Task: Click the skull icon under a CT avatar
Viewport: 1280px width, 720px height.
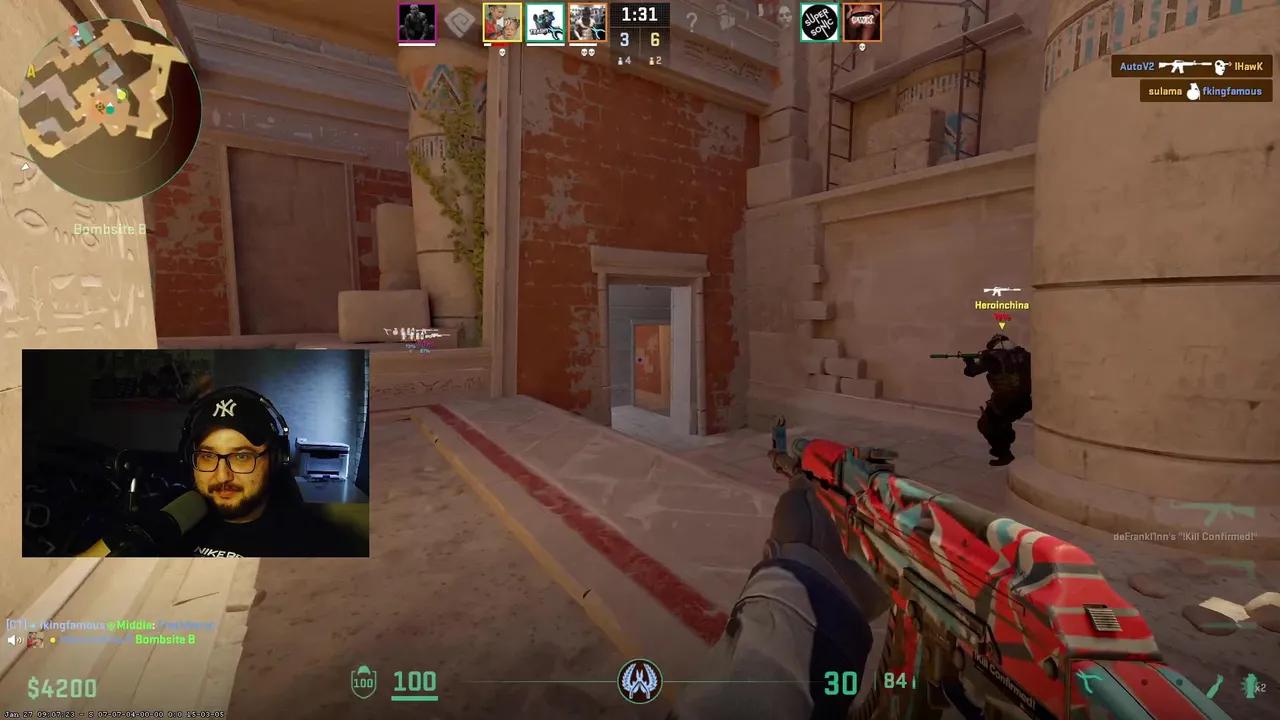Action: pyautogui.click(x=502, y=50)
